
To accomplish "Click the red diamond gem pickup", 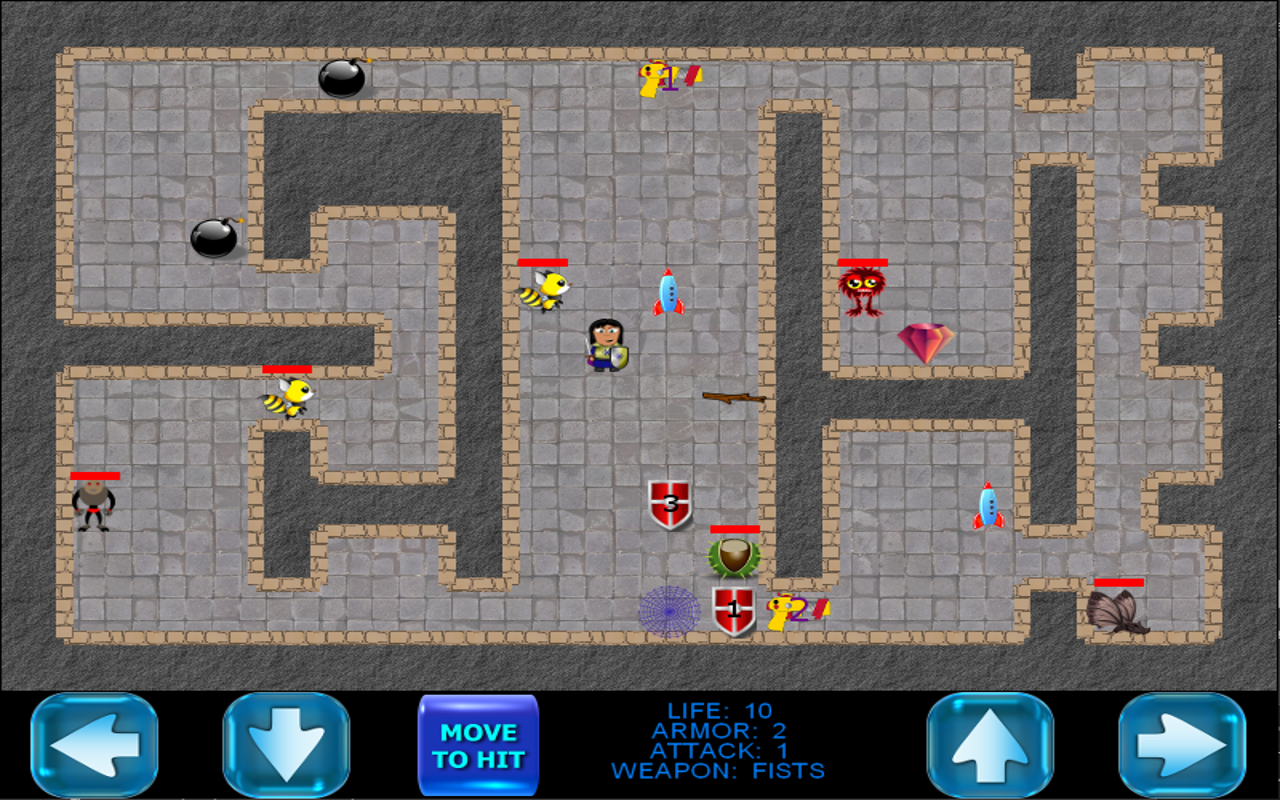I will pos(926,340).
